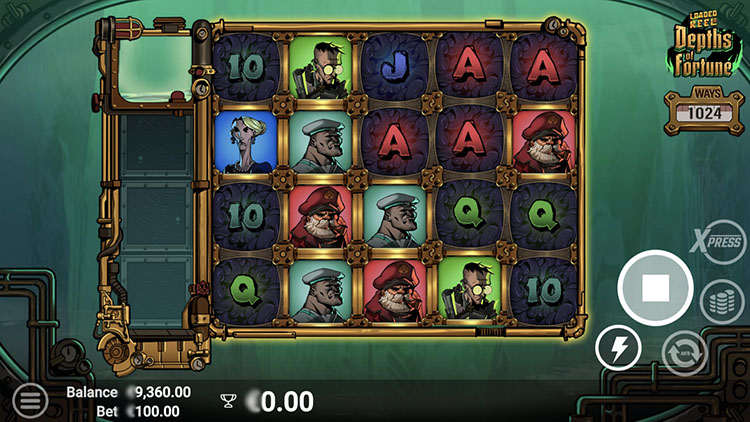Stop the reel spin
The image size is (750, 422).
(x=655, y=288)
